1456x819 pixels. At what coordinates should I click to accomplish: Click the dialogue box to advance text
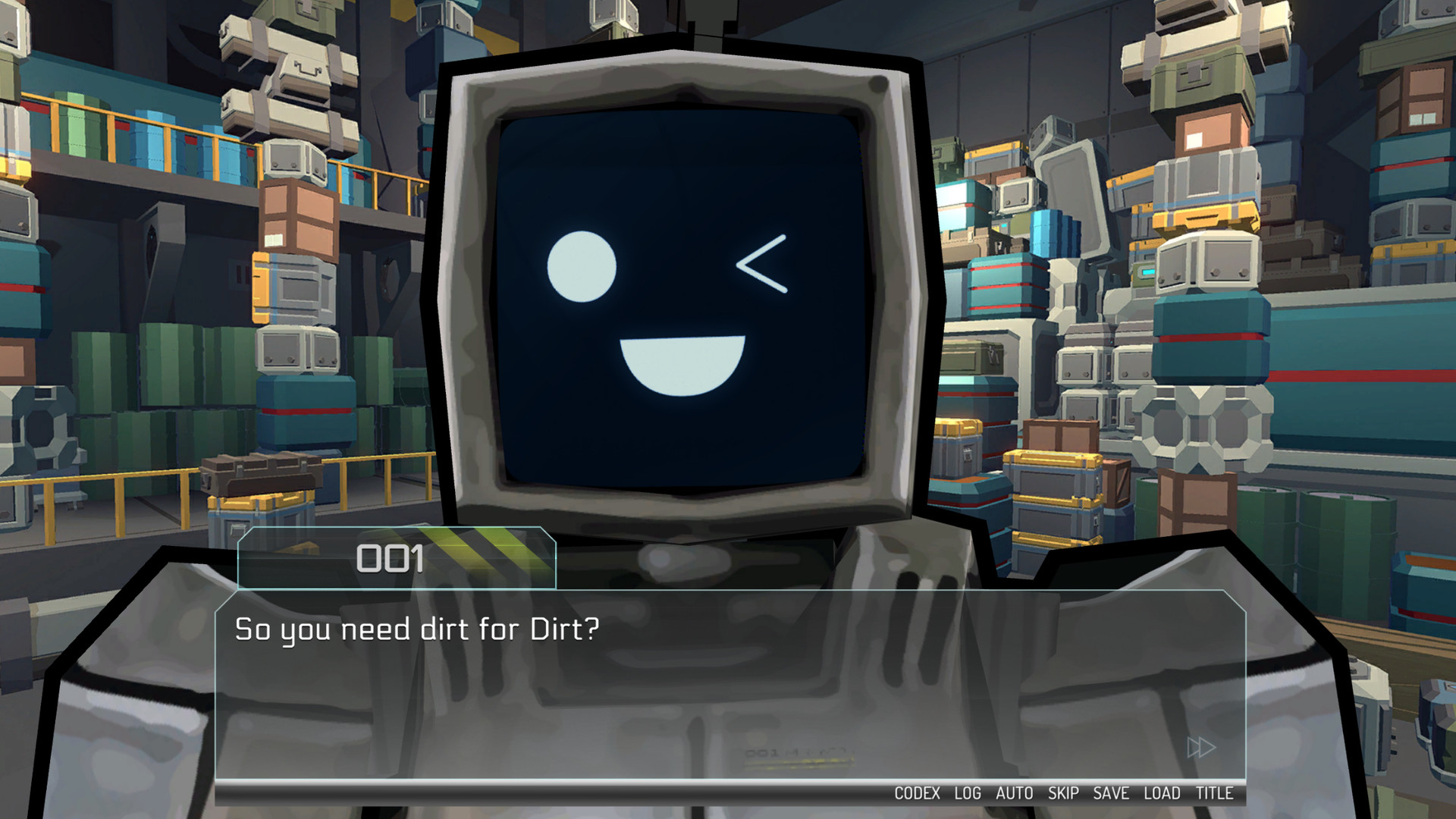tap(728, 682)
